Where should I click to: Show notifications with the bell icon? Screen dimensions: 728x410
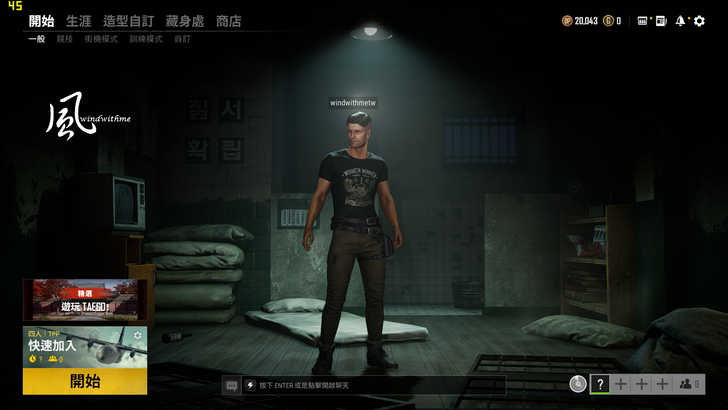[680, 21]
